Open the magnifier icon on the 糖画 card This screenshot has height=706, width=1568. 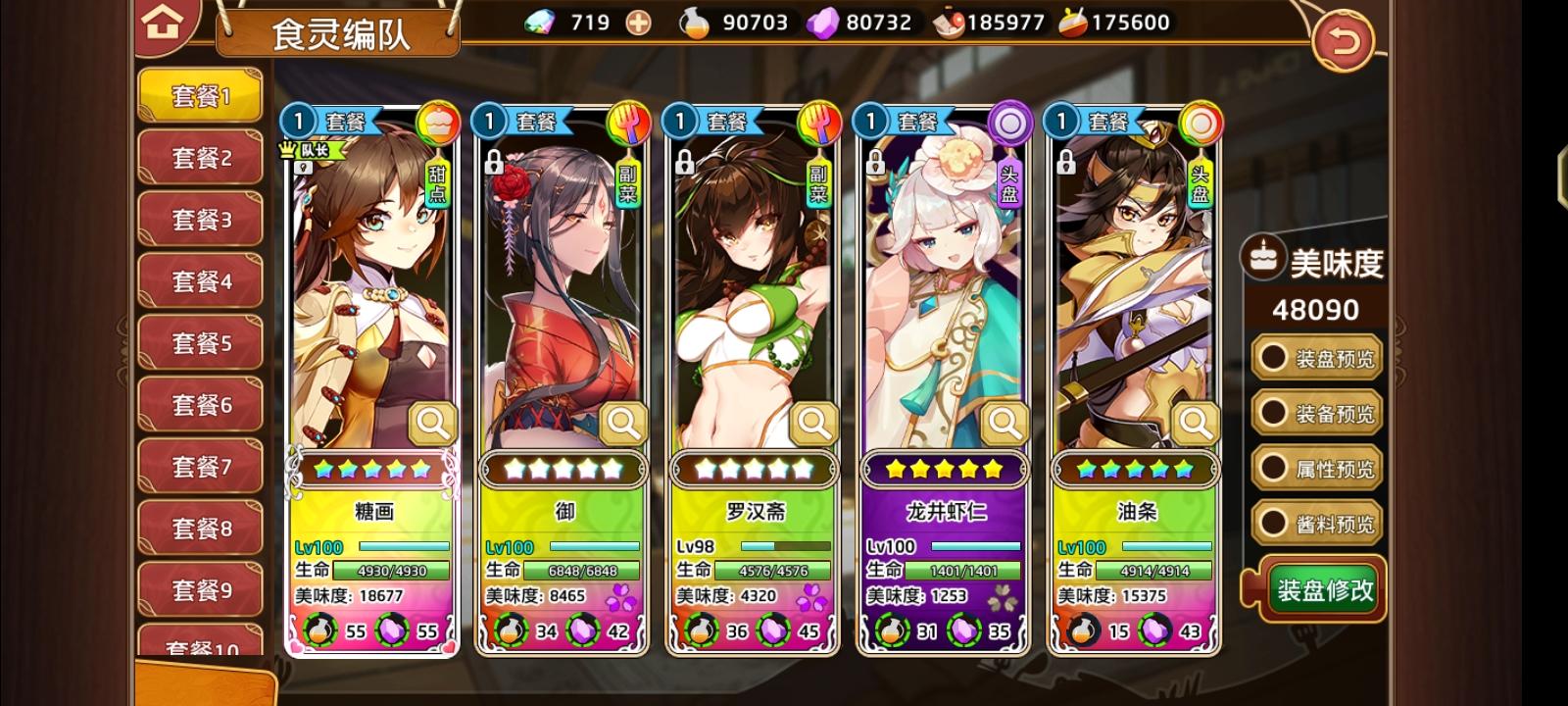[x=432, y=422]
